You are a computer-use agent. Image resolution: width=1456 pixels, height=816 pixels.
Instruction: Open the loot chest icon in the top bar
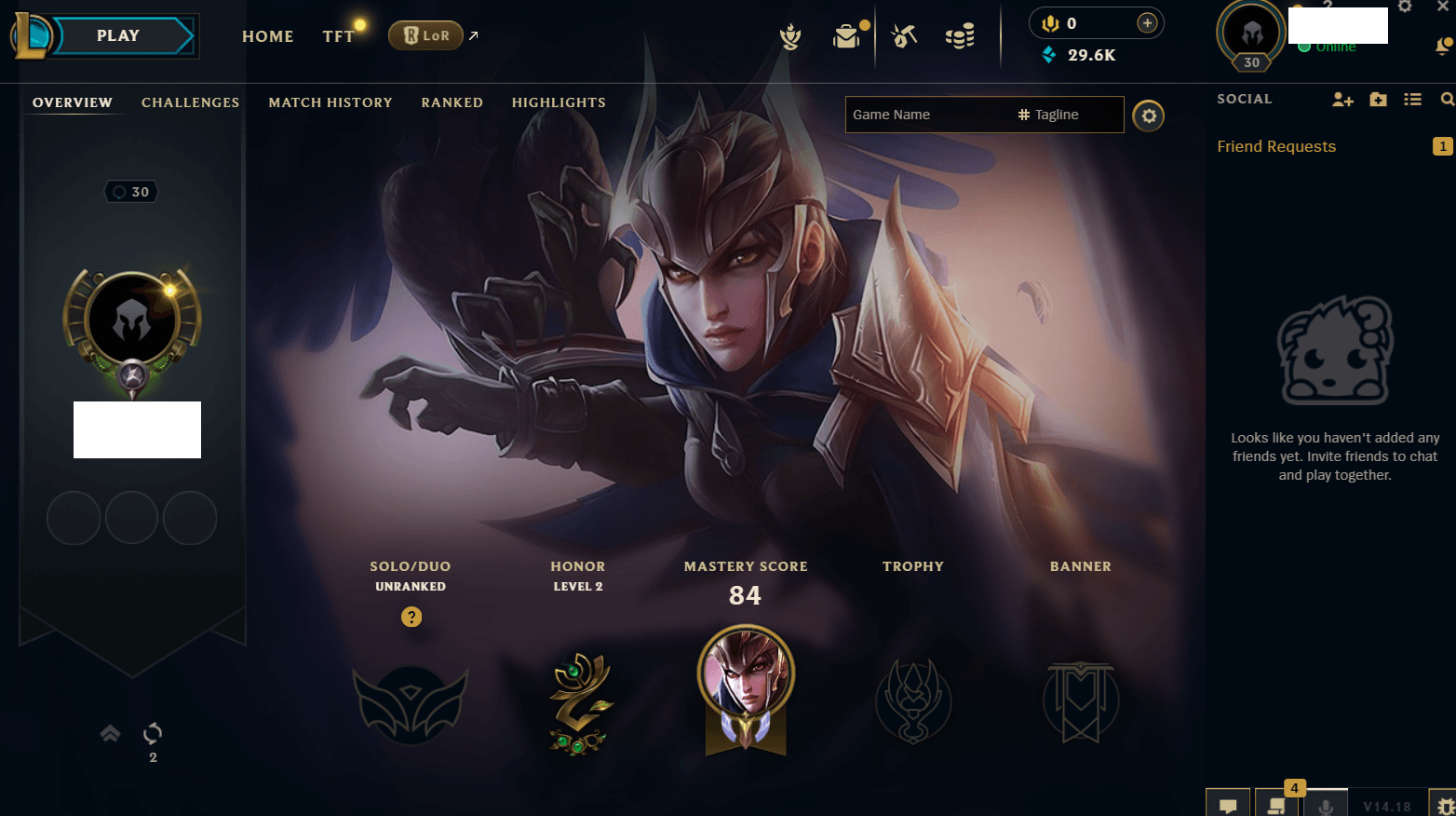point(846,36)
